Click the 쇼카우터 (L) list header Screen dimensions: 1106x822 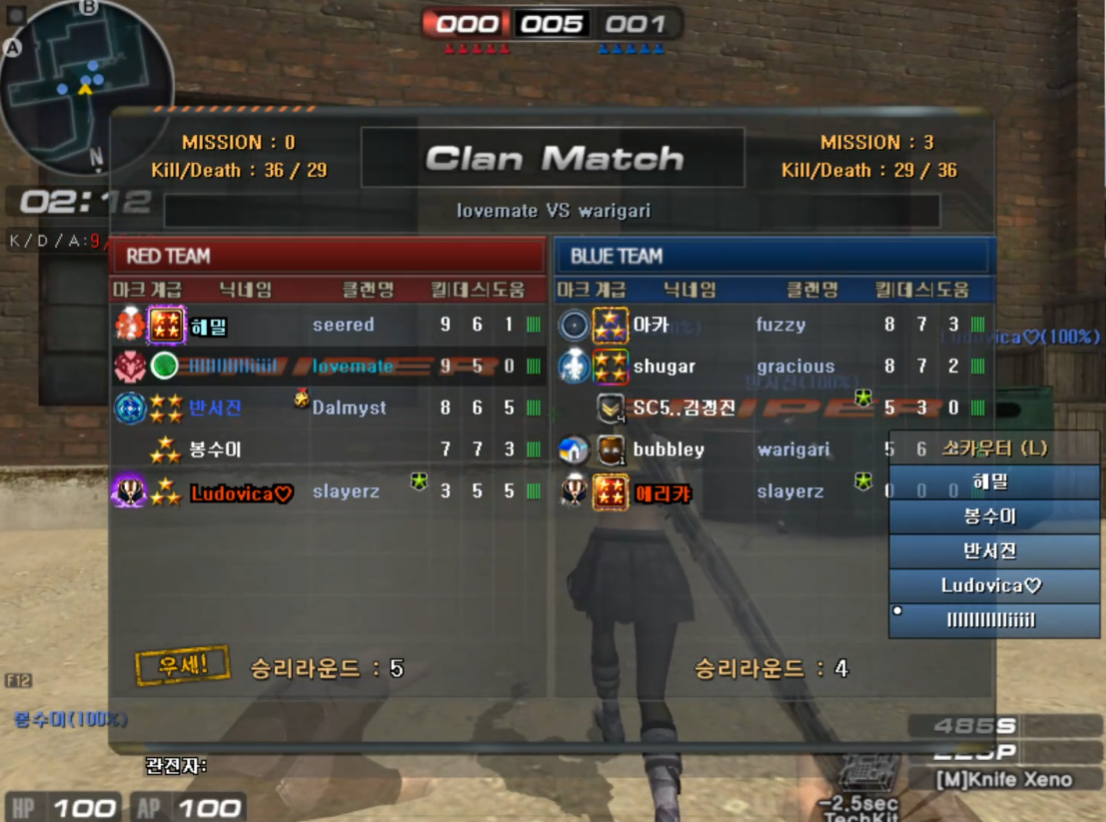click(993, 448)
